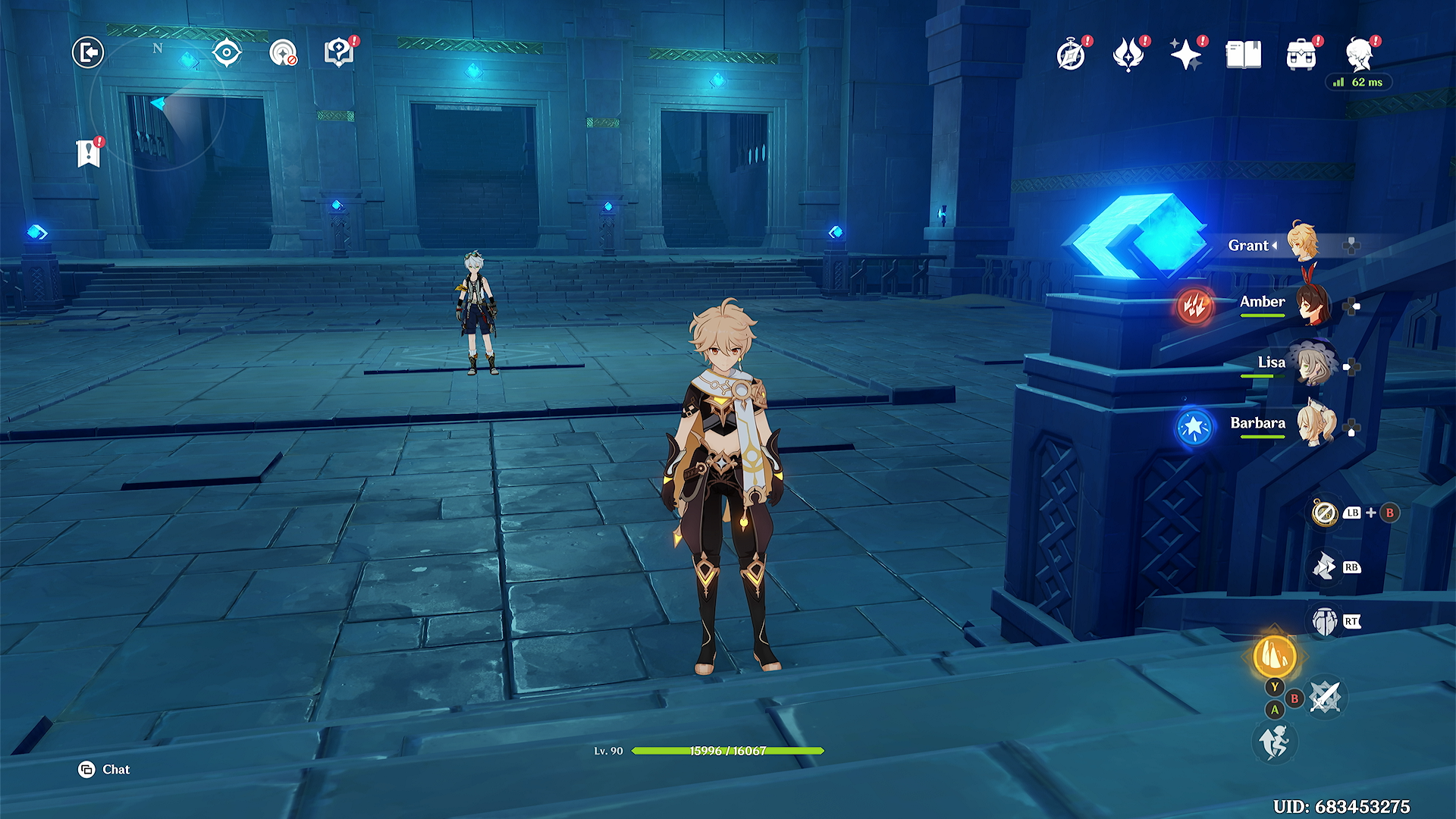Toggle the elemental sight eye icon

(x=227, y=53)
